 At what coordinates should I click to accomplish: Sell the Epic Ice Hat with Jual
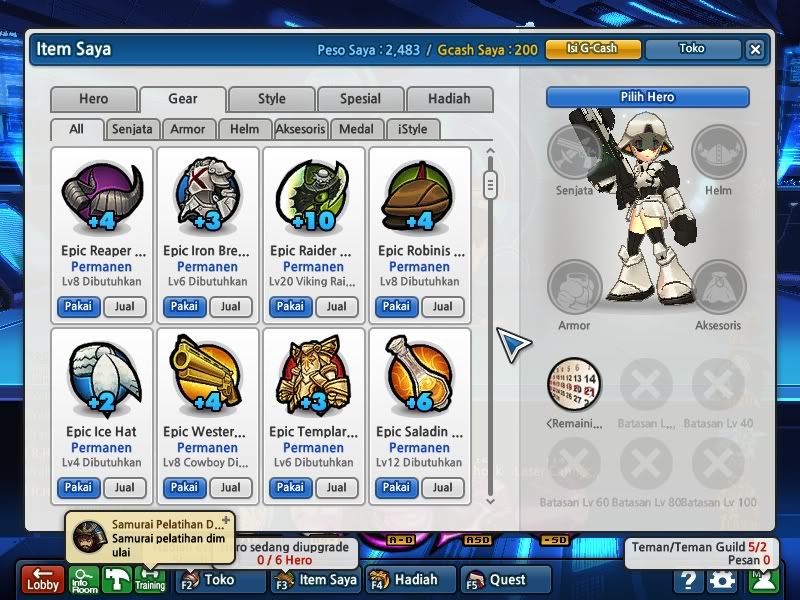pyautogui.click(x=124, y=488)
